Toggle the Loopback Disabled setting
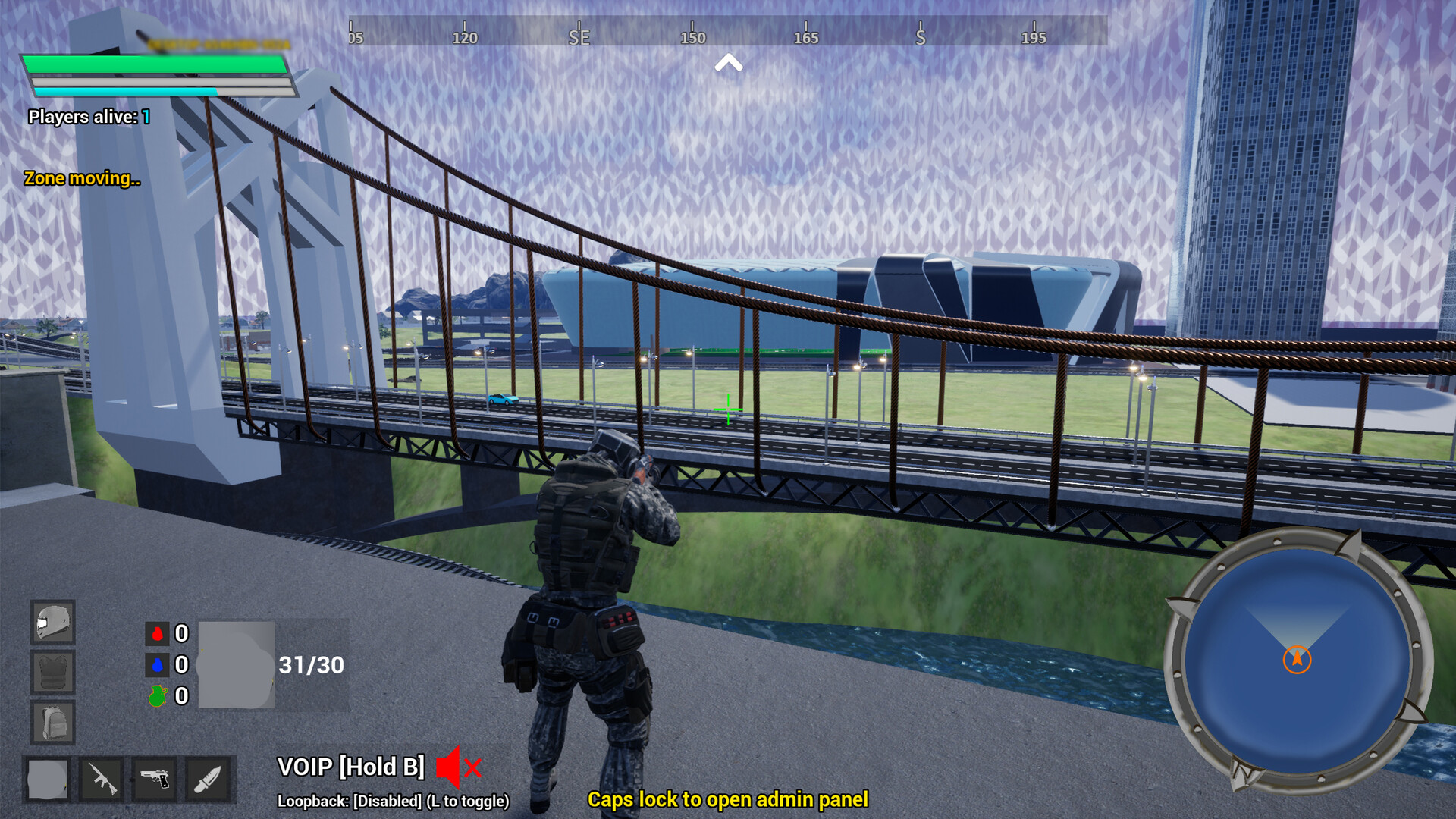Image resolution: width=1456 pixels, height=819 pixels. tap(394, 799)
